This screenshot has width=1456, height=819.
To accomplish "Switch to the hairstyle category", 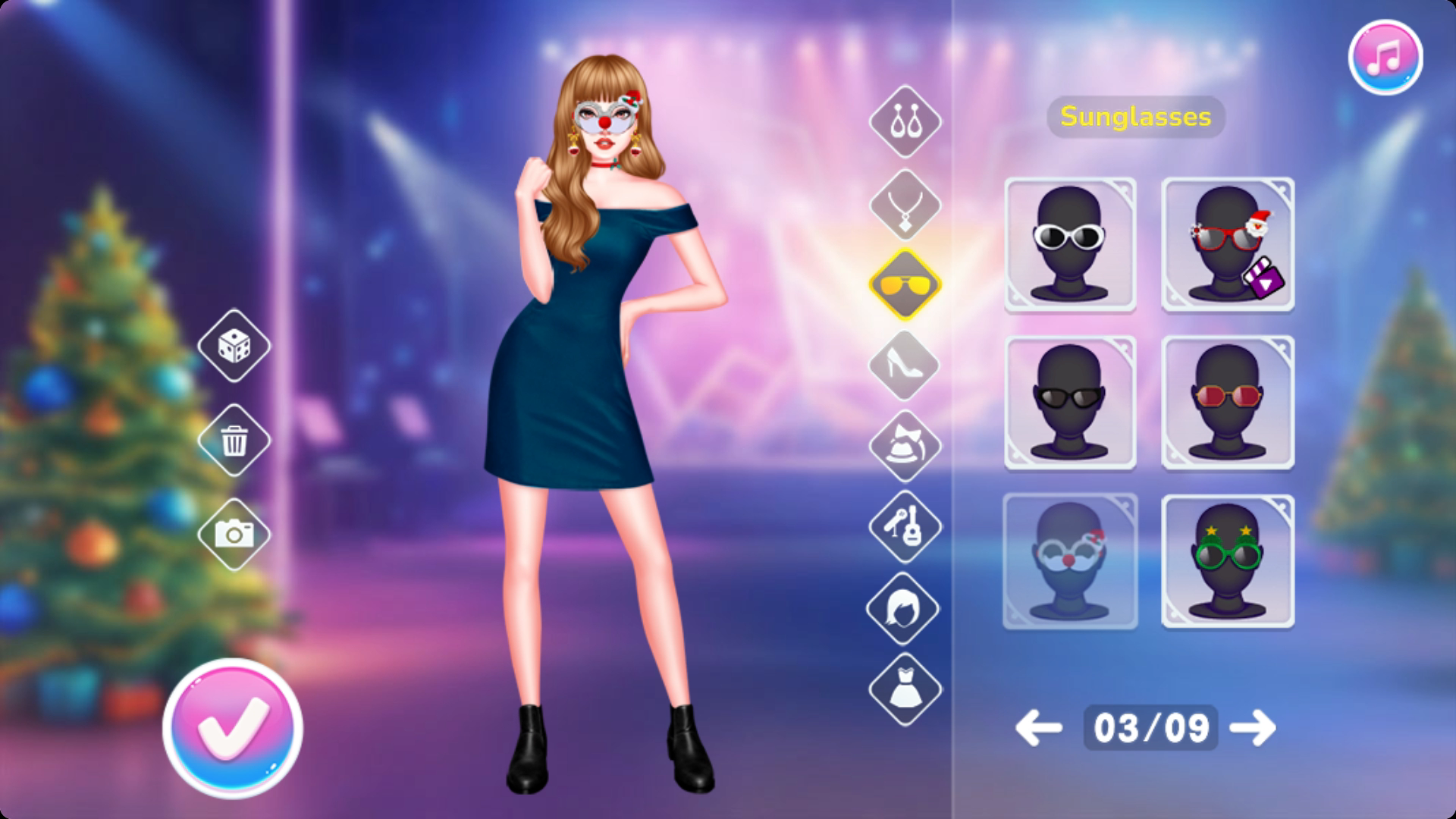I will pyautogui.click(x=904, y=607).
